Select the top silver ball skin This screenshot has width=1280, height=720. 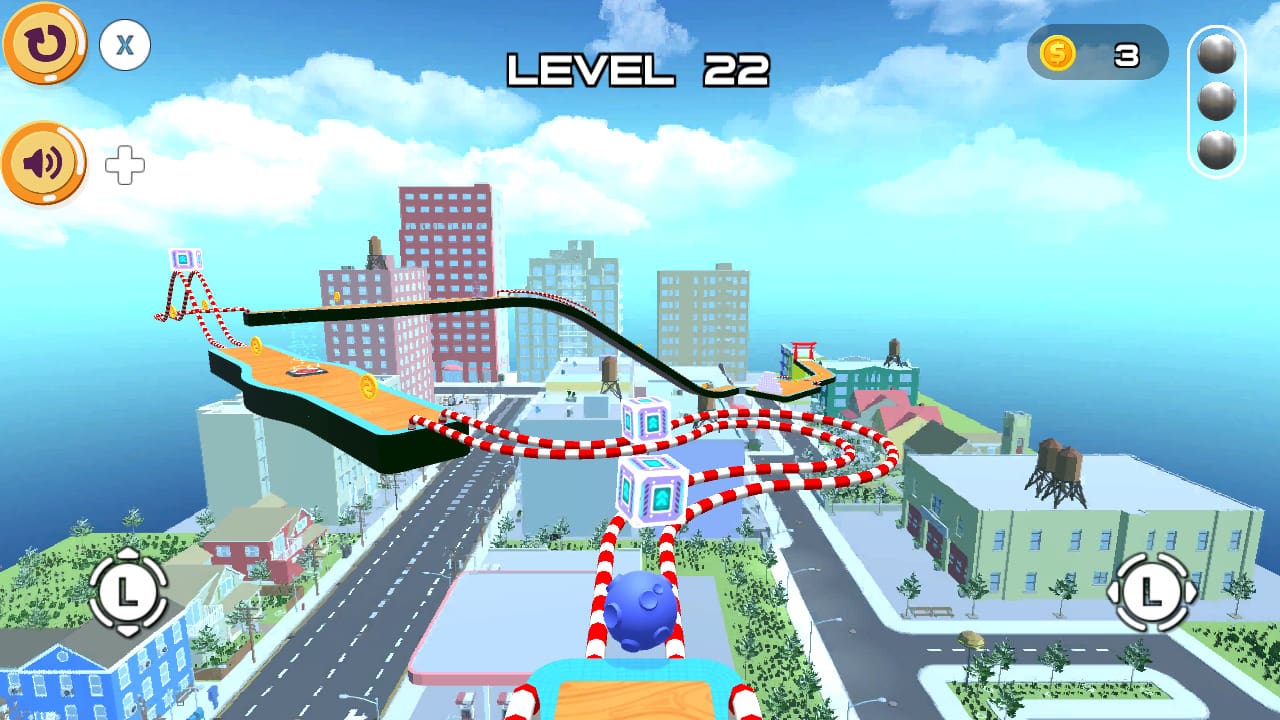point(1214,55)
